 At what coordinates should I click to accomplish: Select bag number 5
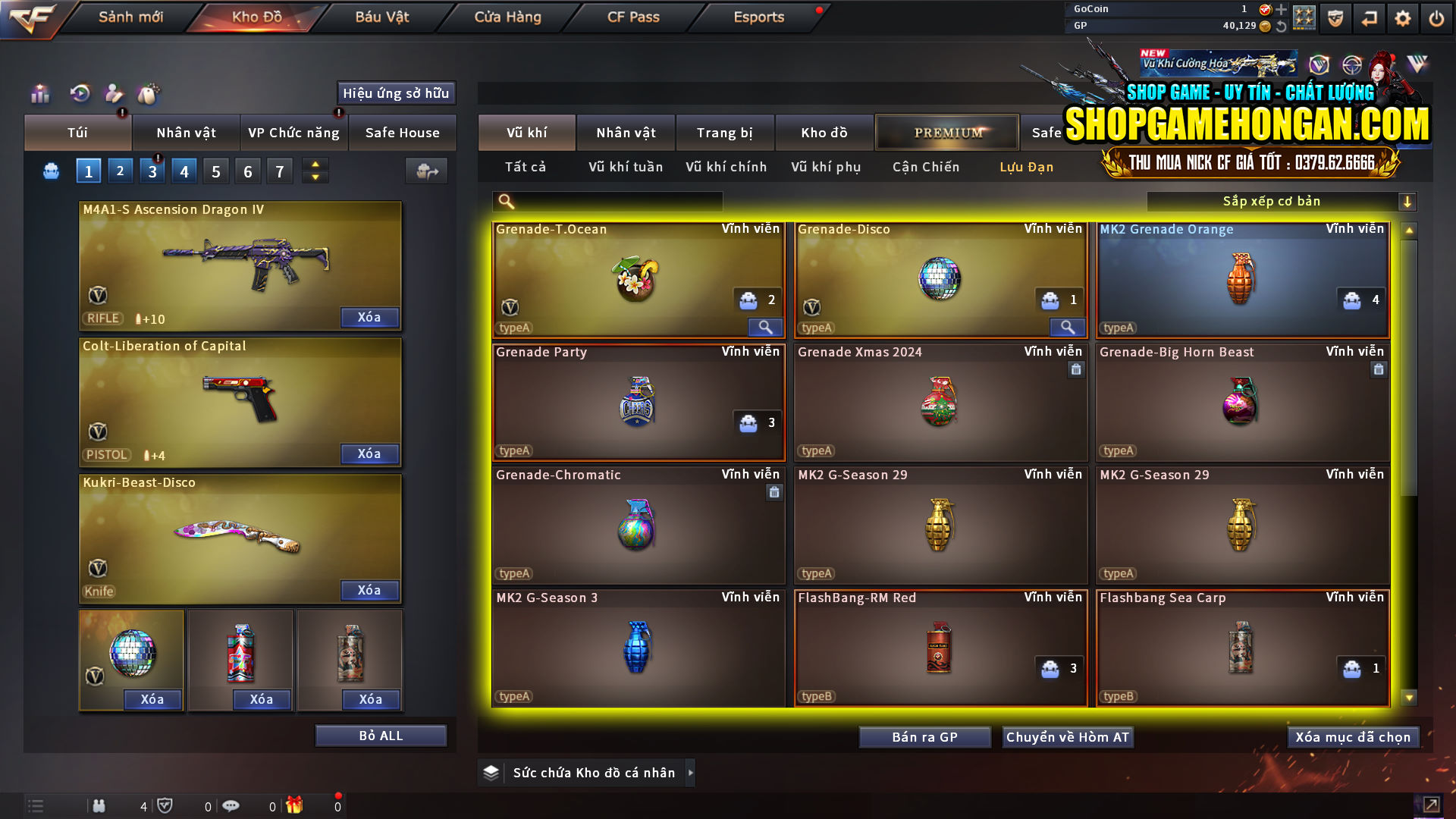tap(215, 171)
